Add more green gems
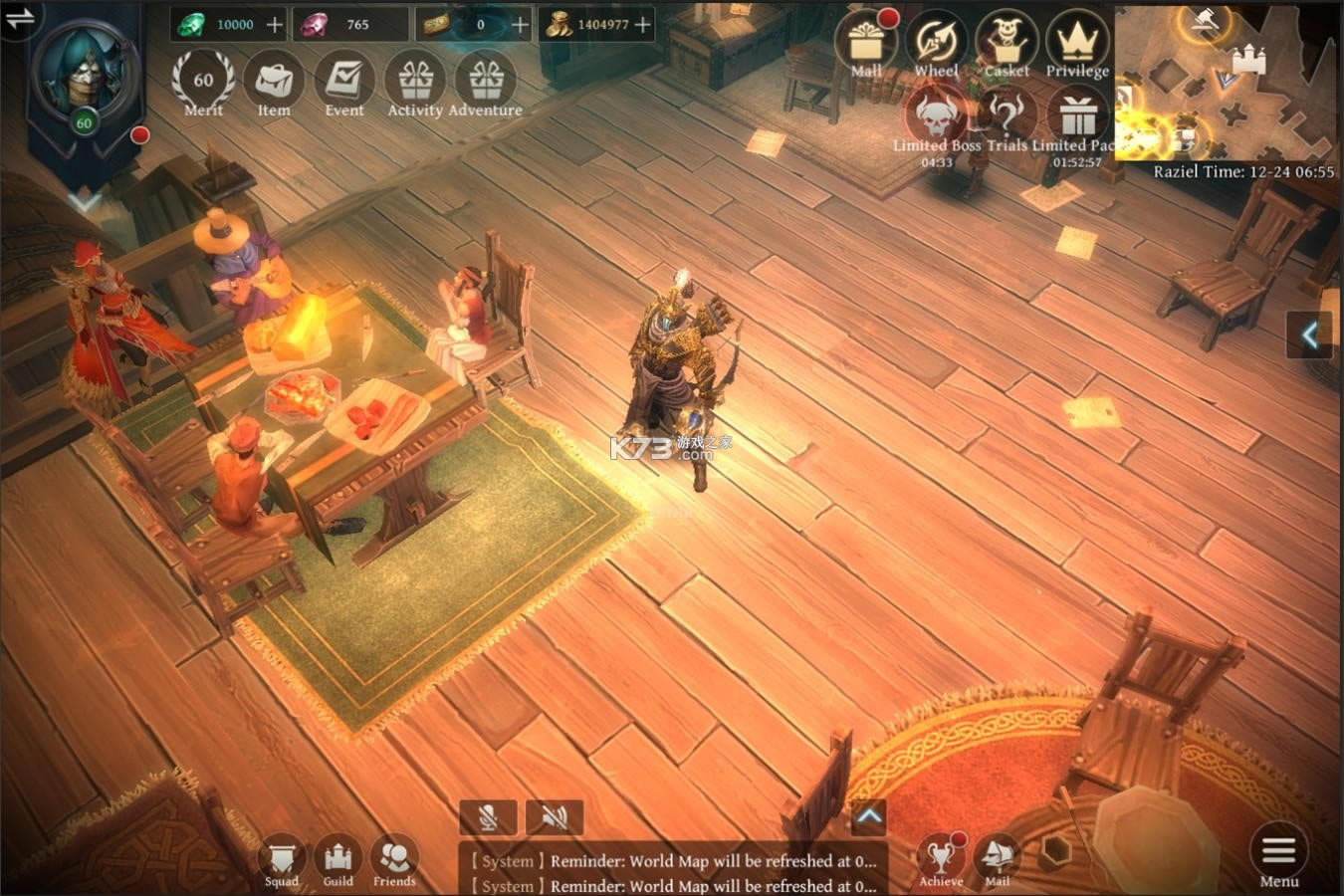Screen dimensions: 1344x896 pyautogui.click(x=275, y=25)
